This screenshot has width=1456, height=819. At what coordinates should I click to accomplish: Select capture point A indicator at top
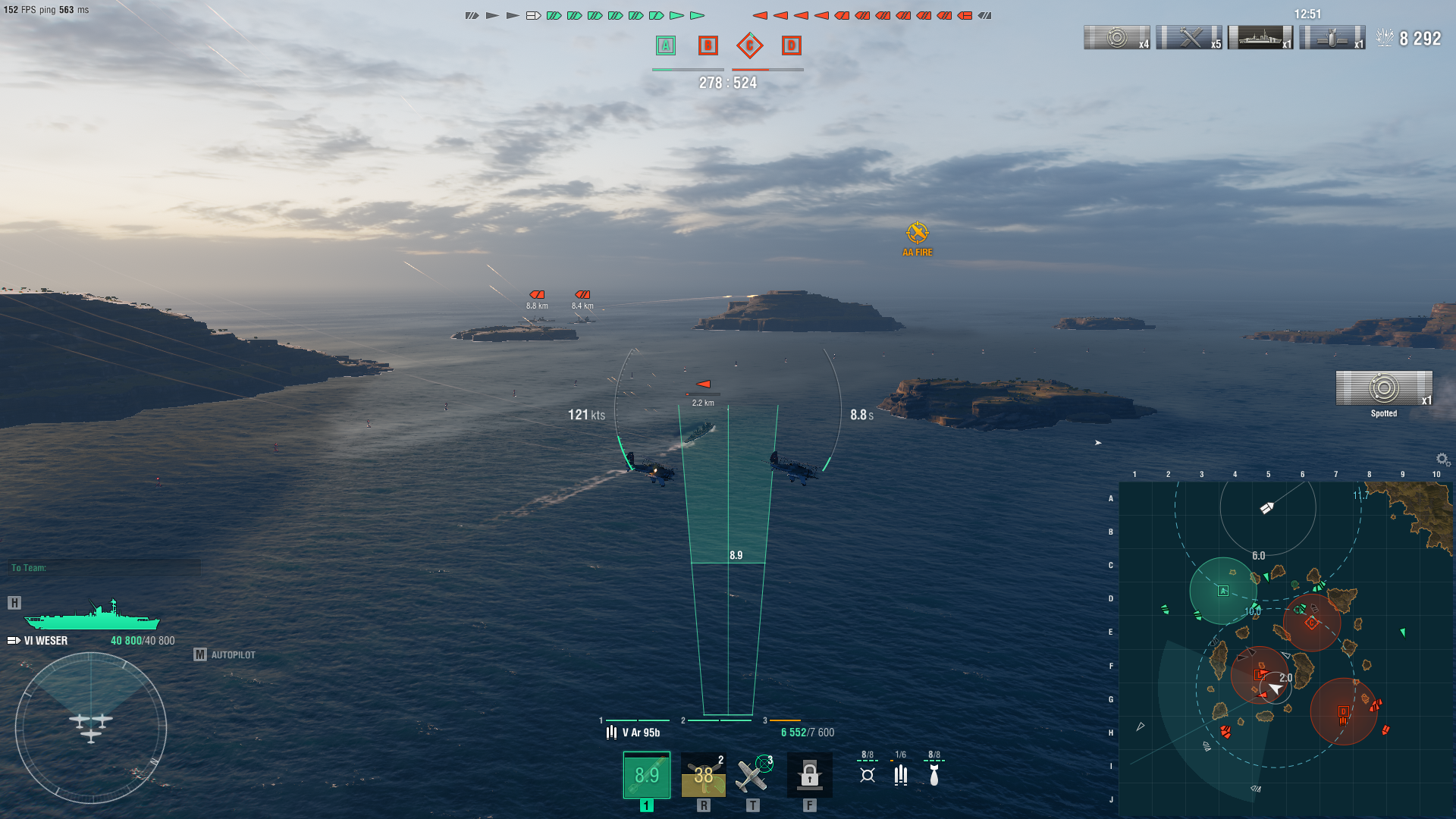point(666,45)
